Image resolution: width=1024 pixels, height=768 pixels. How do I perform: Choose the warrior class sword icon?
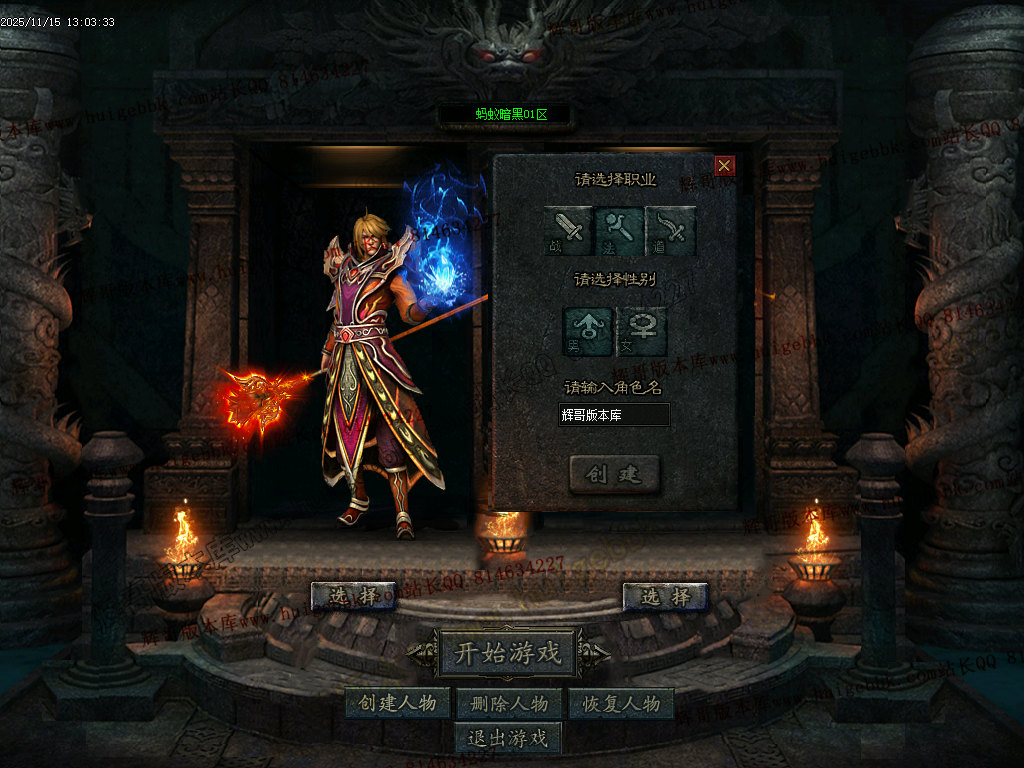pyautogui.click(x=569, y=229)
